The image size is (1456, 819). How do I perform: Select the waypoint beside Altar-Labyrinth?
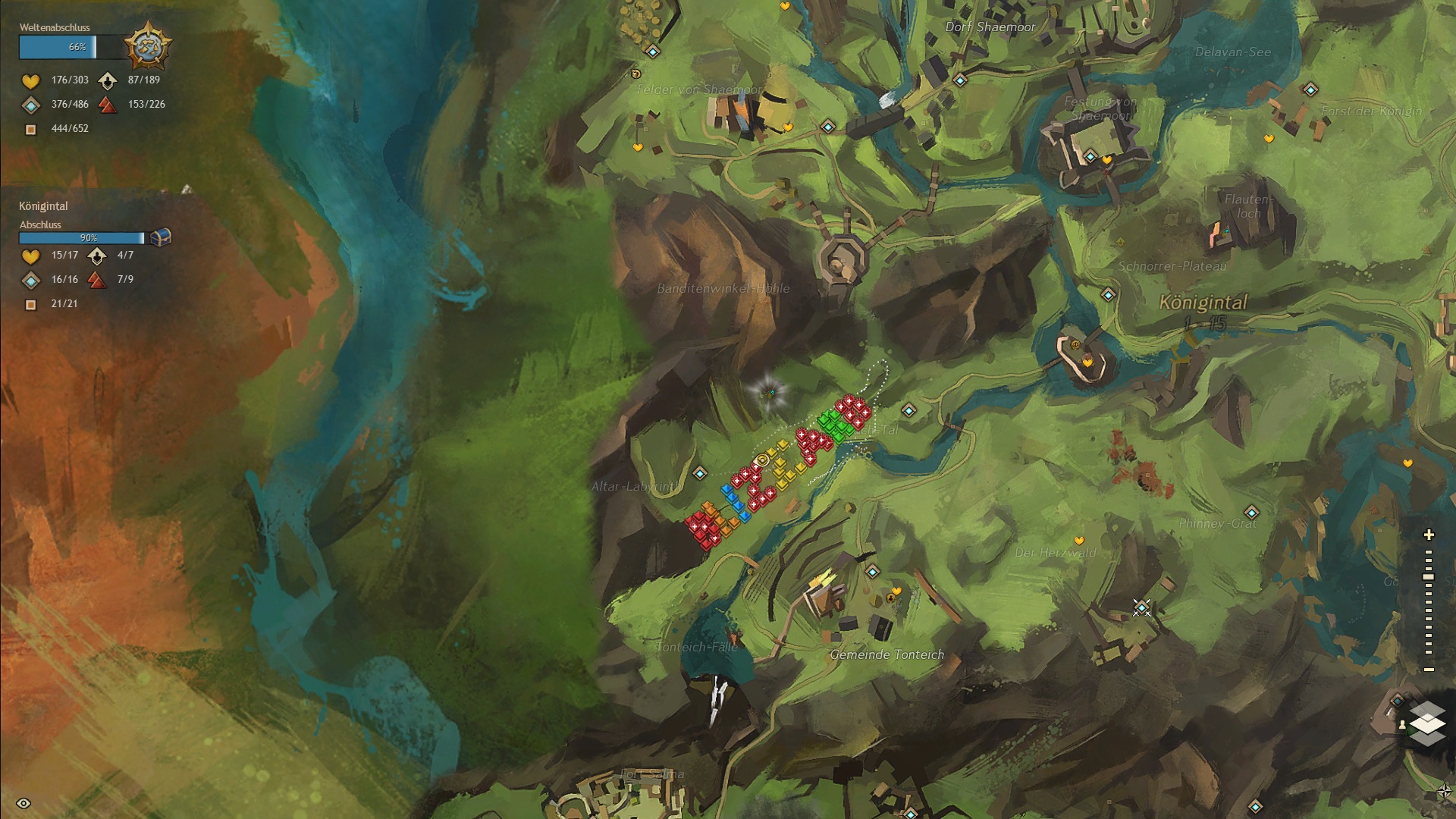pos(700,473)
